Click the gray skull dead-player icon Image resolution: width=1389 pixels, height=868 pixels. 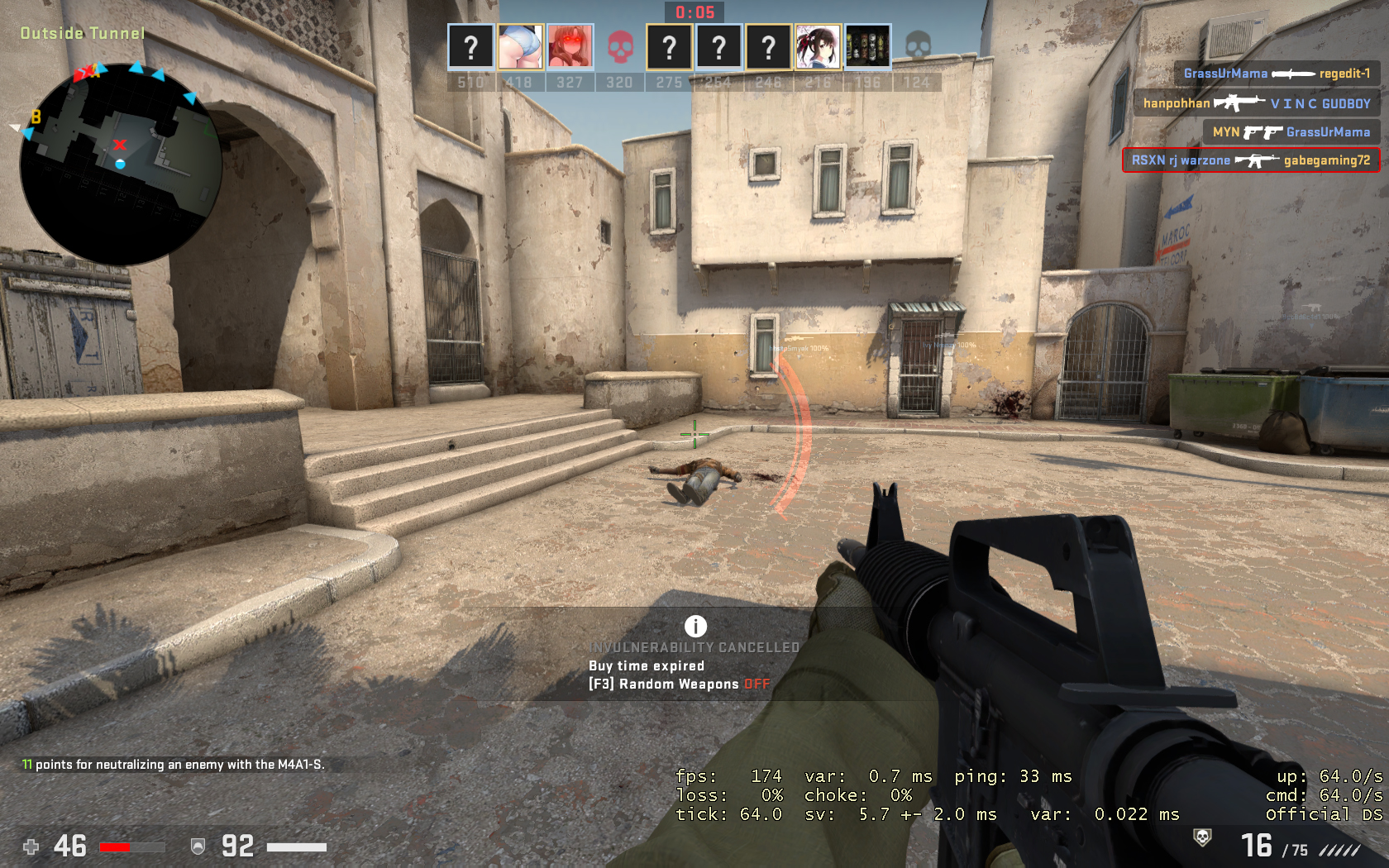[917, 46]
